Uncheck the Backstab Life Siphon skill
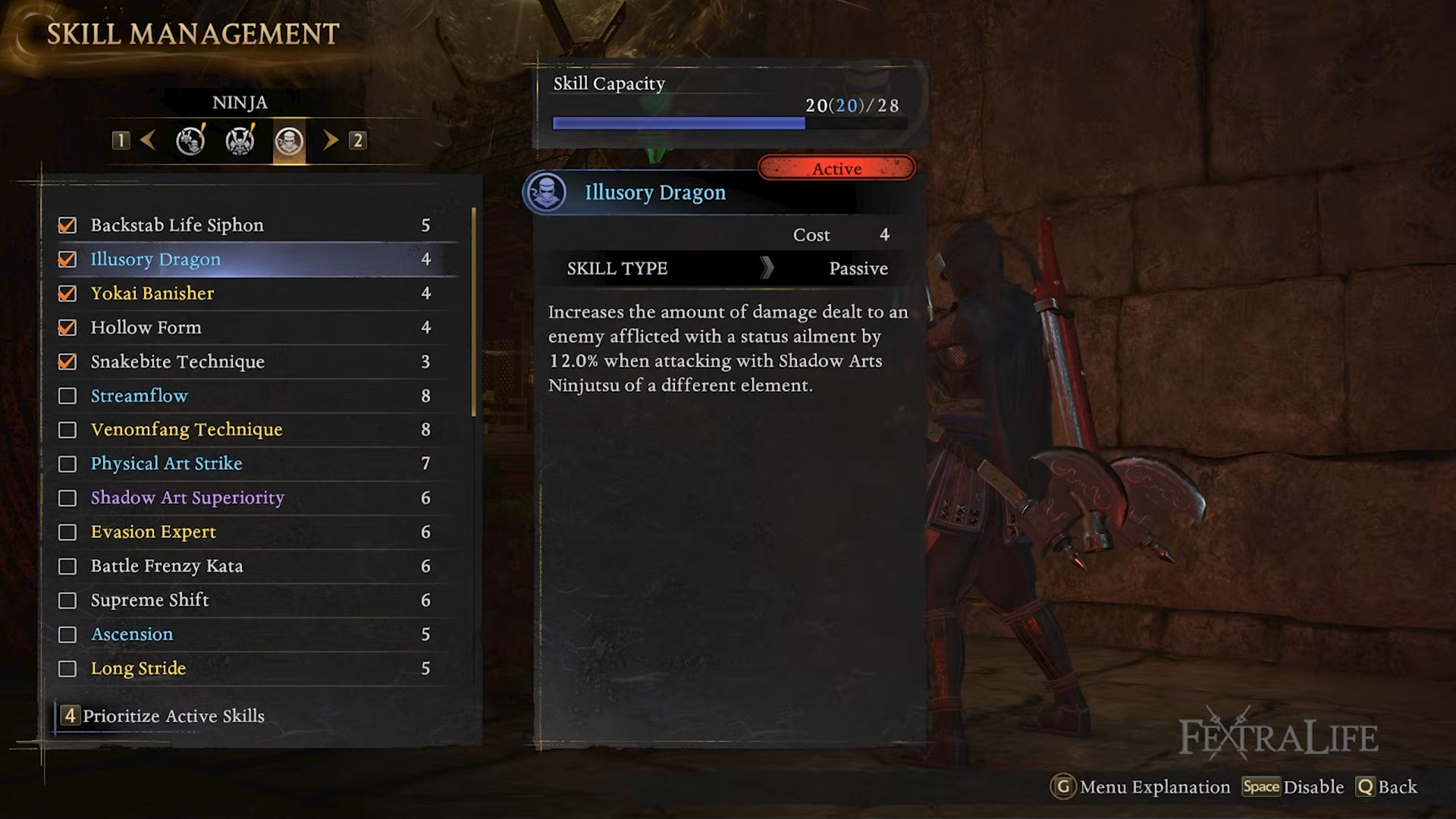The width and height of the screenshot is (1456, 819). pyautogui.click(x=67, y=225)
